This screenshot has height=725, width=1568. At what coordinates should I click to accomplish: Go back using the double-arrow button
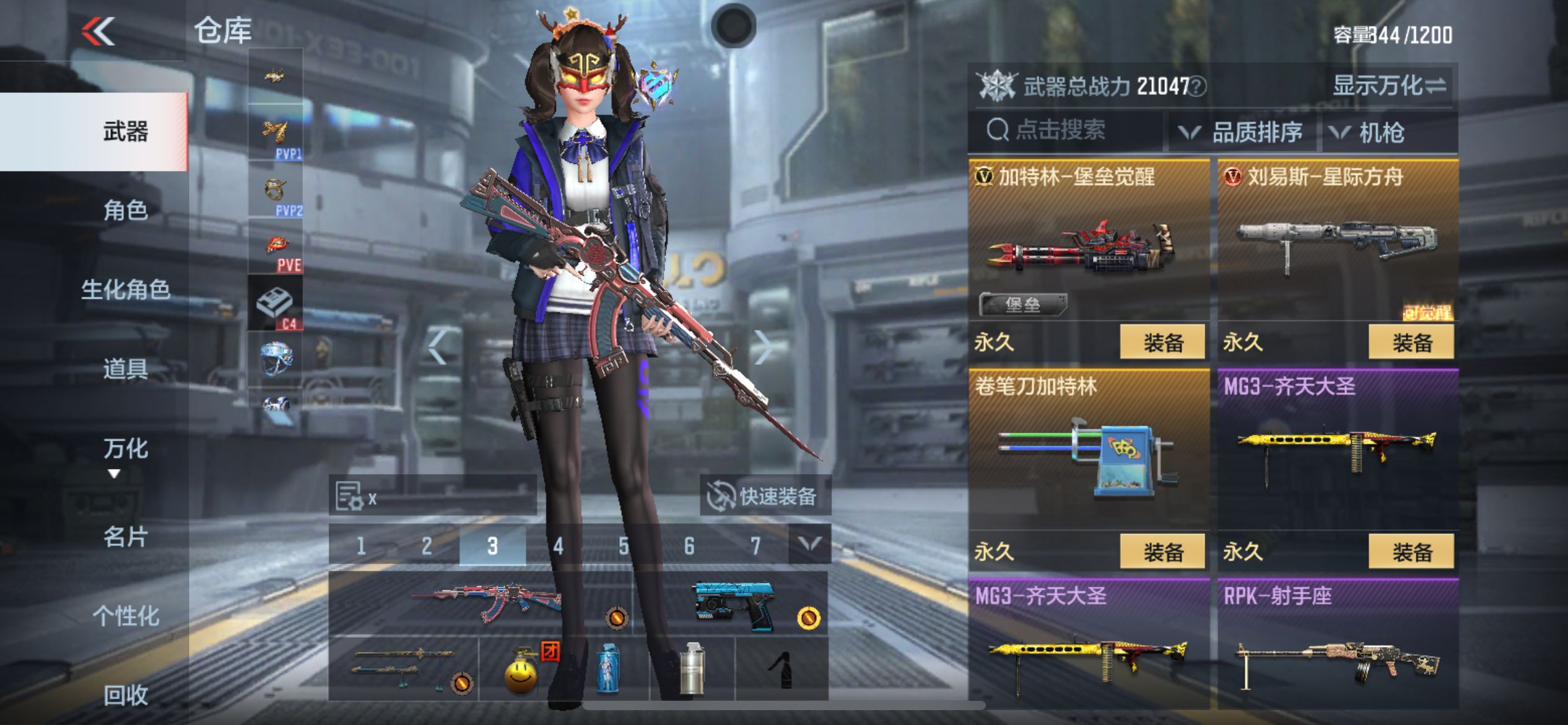[x=99, y=31]
